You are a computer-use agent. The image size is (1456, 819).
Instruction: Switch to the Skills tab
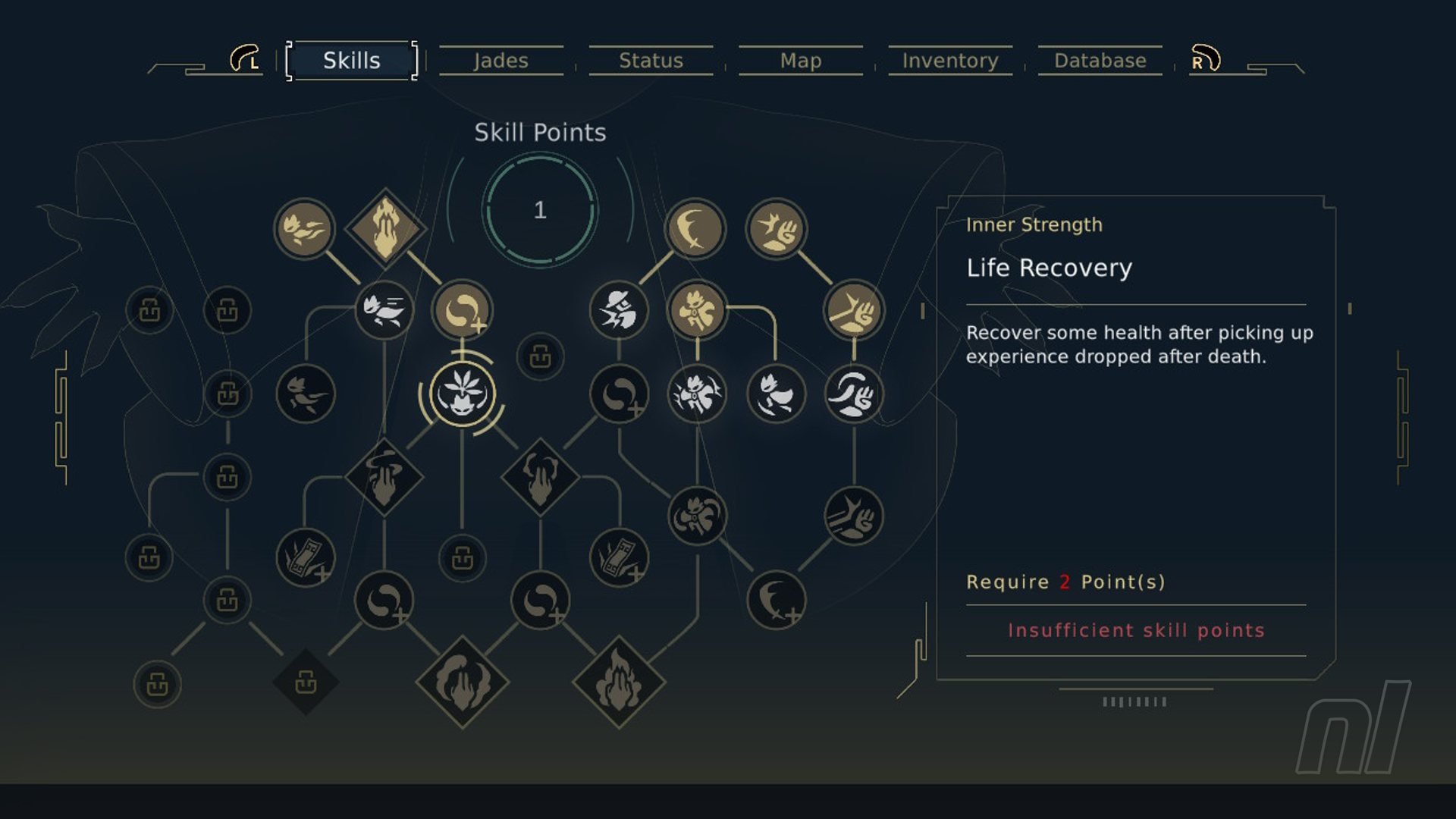(x=351, y=61)
